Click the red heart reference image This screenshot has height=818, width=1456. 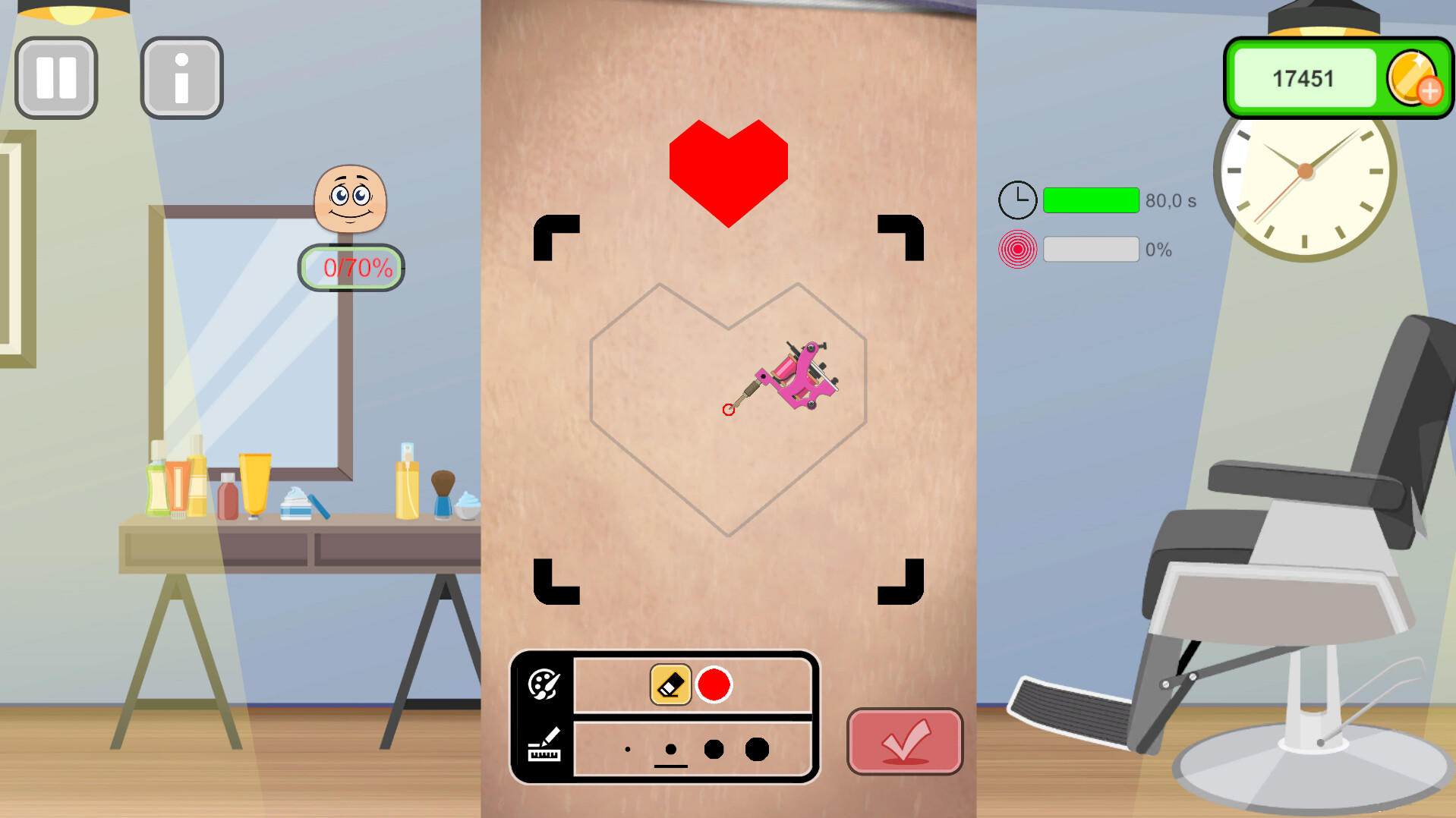728,167
